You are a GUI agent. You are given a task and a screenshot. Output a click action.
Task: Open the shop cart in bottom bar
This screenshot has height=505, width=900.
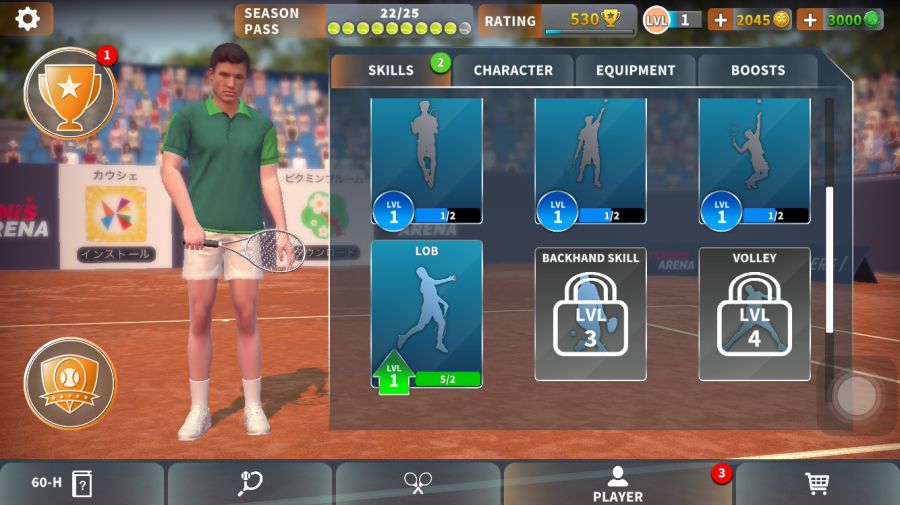pos(817,483)
